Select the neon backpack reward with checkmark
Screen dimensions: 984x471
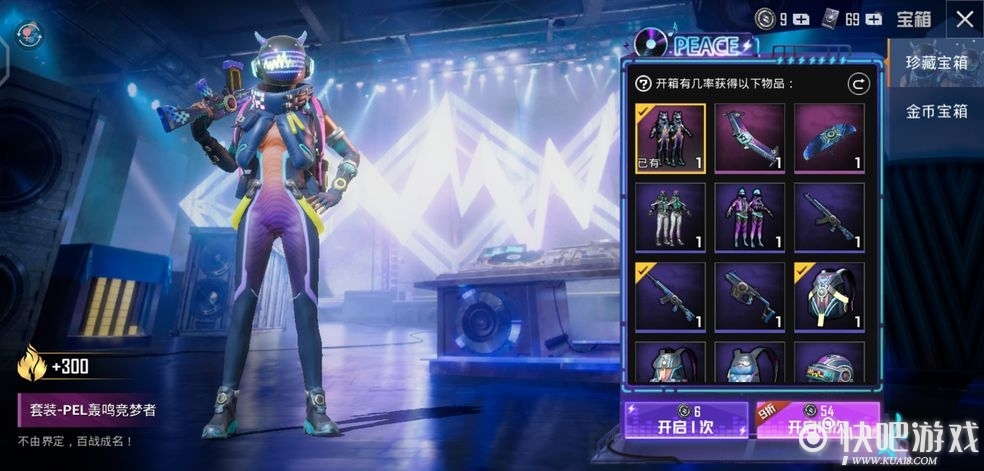(x=829, y=297)
